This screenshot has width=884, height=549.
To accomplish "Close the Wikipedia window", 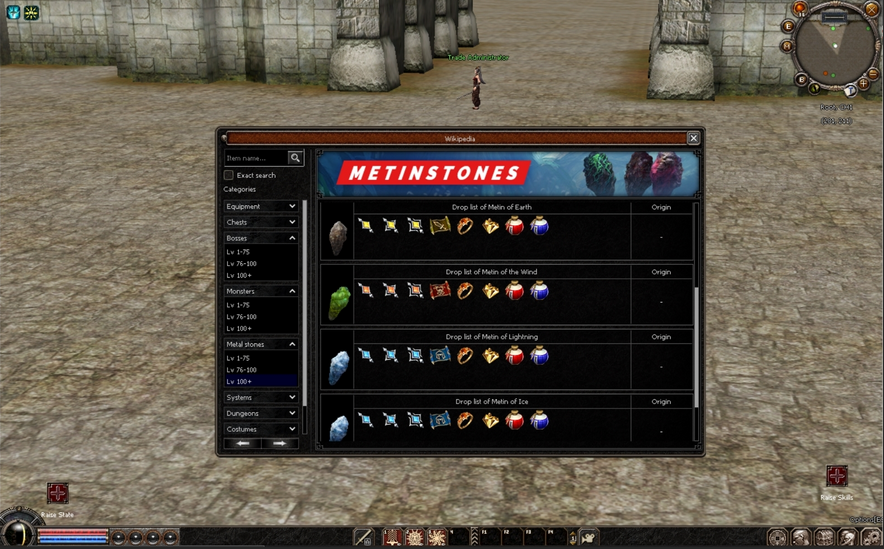I will pos(693,138).
